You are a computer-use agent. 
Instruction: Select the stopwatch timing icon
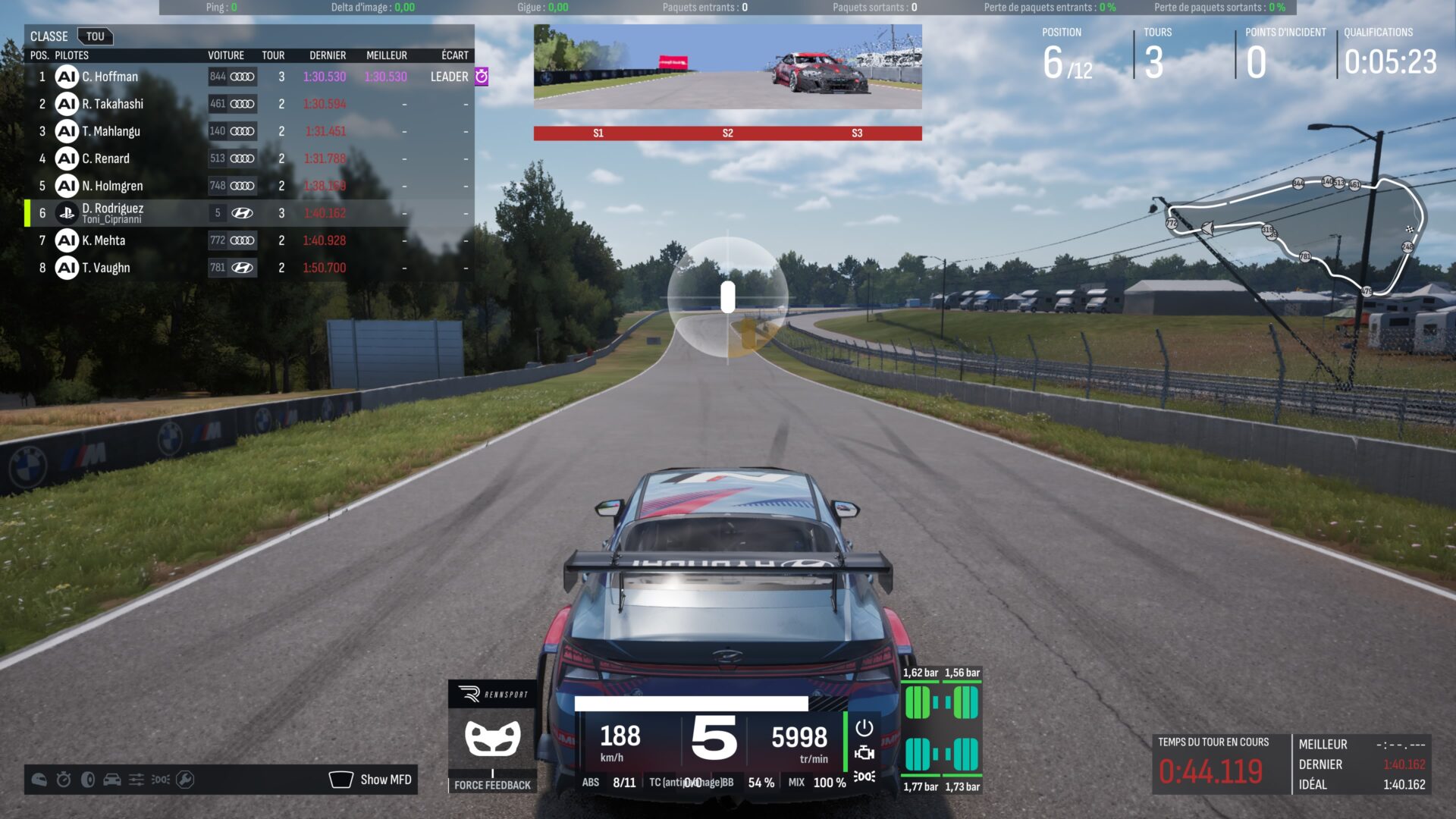point(64,780)
